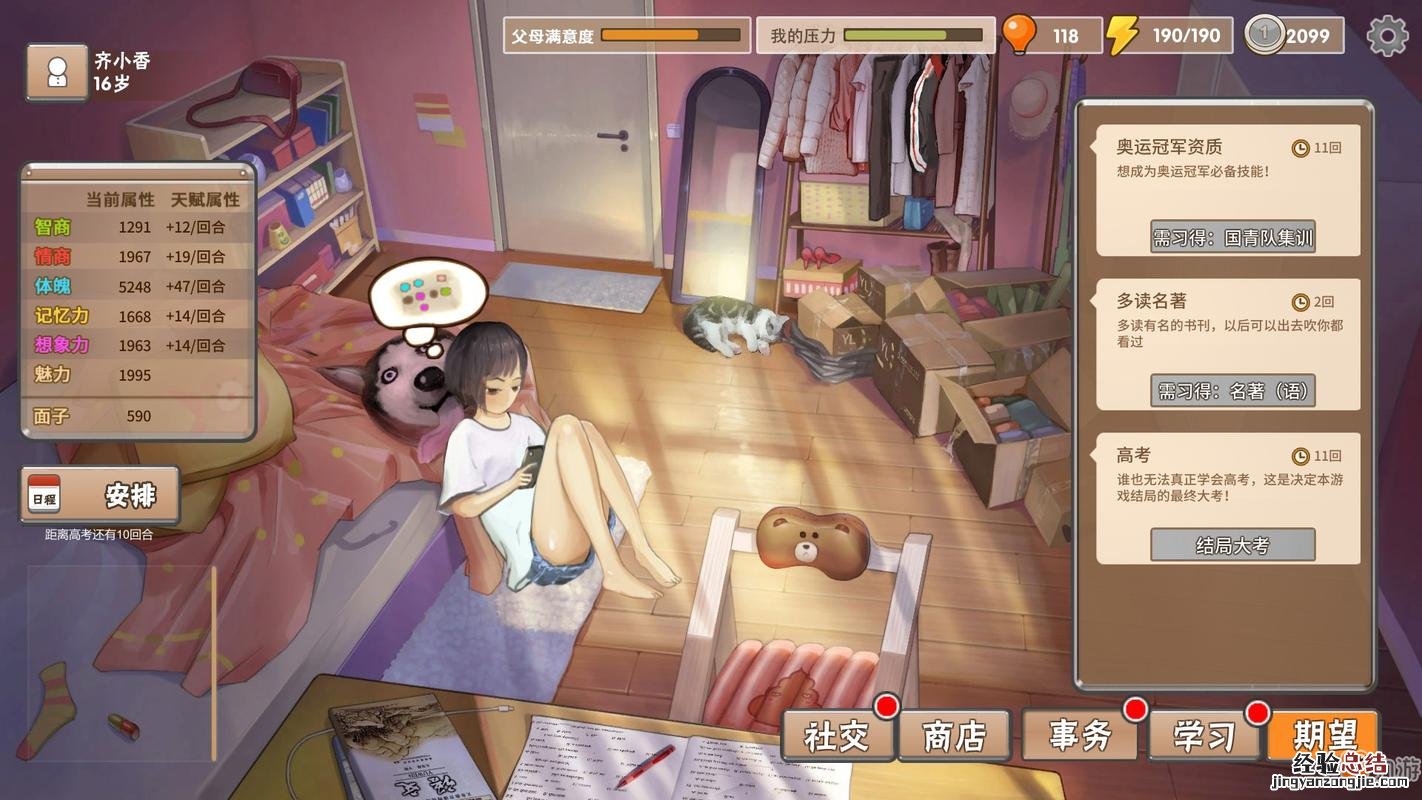
Task: Open the 商店 shop menu
Action: (955, 737)
